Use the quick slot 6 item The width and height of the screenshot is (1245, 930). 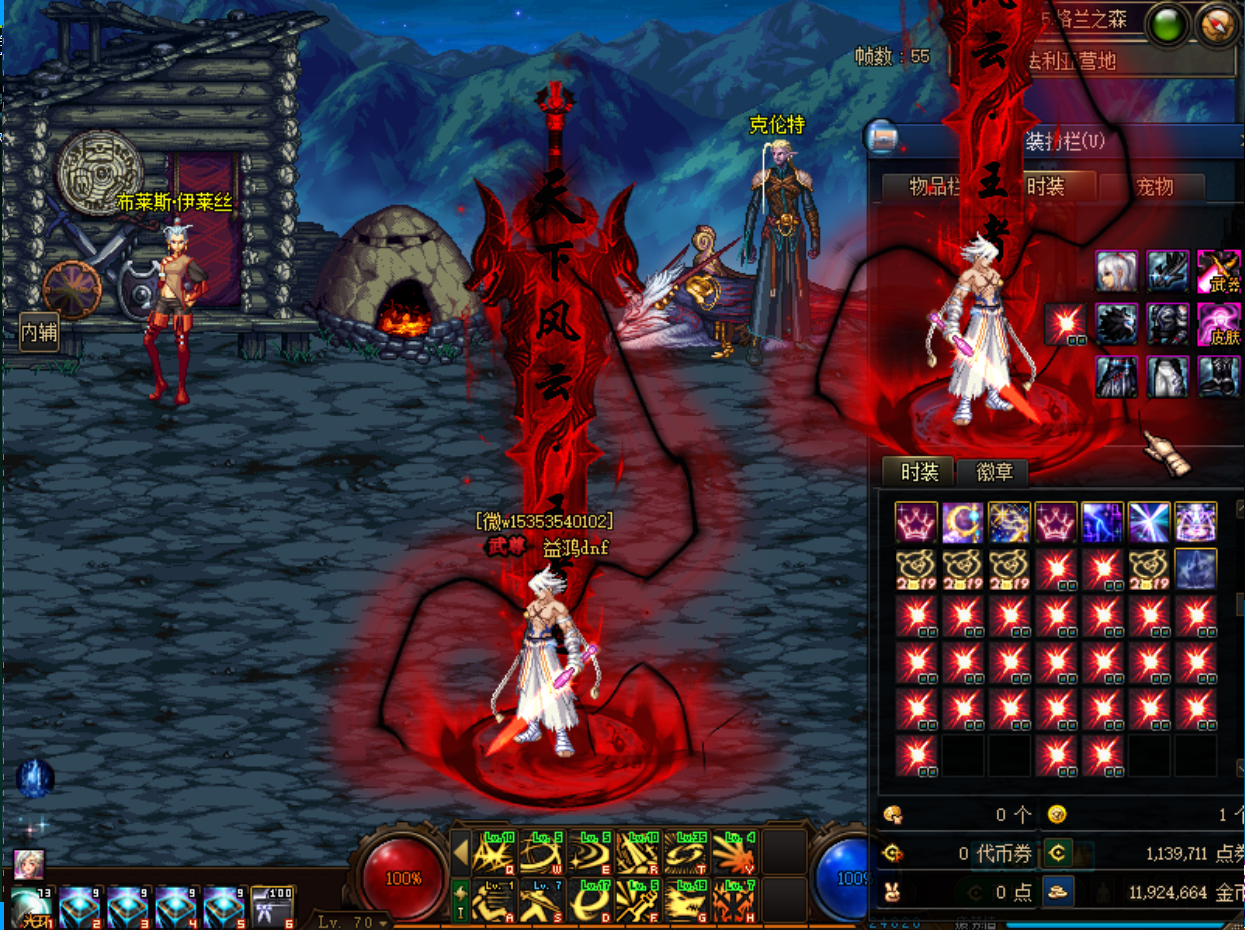click(273, 905)
